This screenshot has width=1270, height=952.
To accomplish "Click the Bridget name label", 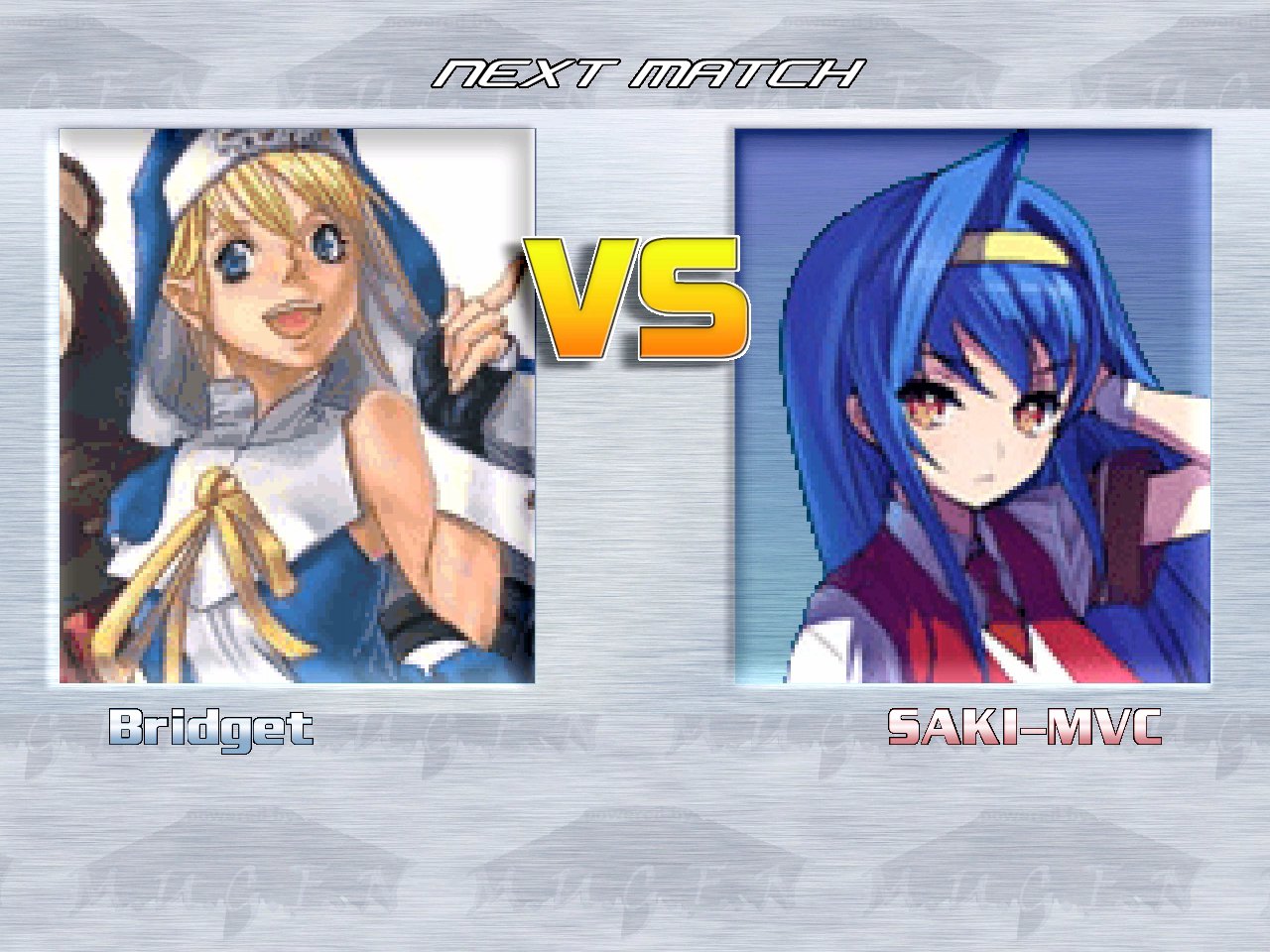I will click(x=210, y=730).
